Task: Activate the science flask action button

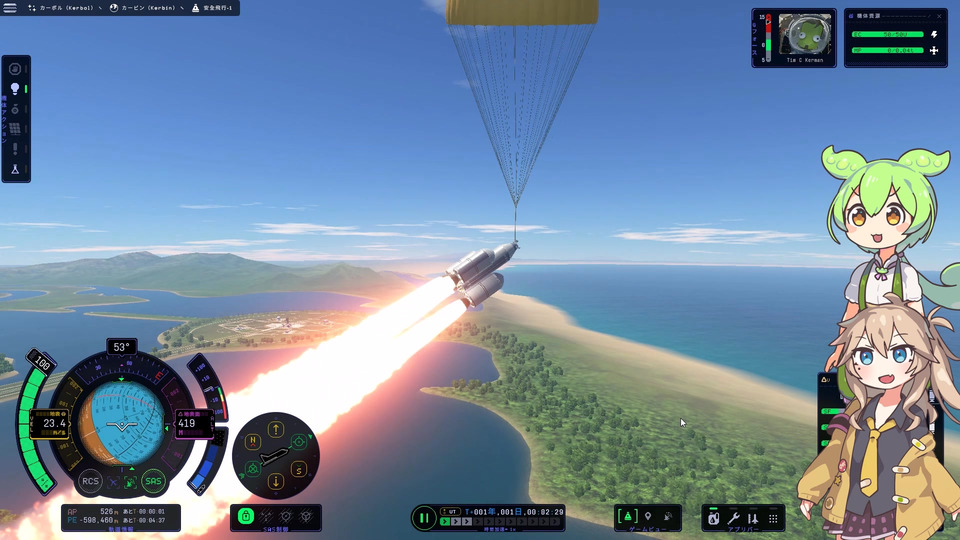Action: pos(16,169)
